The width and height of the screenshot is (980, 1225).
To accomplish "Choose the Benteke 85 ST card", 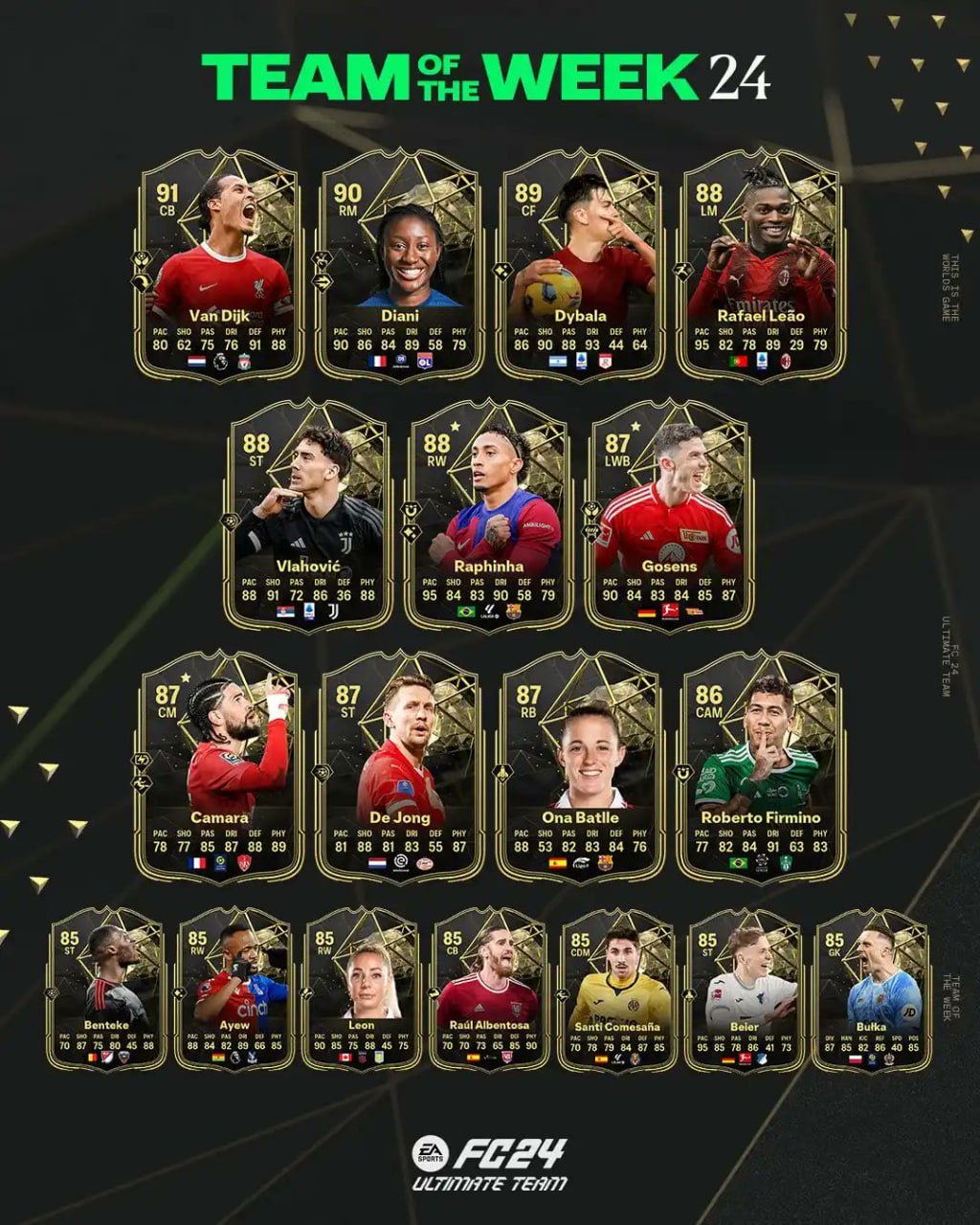I will pos(106,989).
